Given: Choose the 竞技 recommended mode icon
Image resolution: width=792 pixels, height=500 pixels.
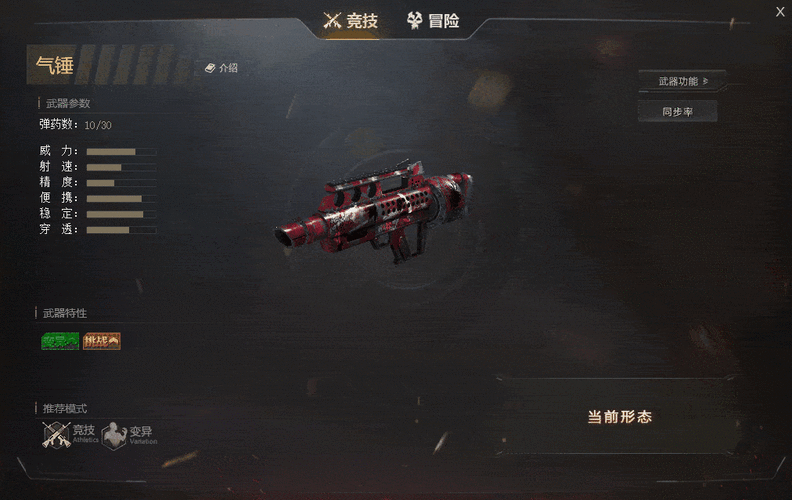Looking at the screenshot, I should [x=58, y=434].
